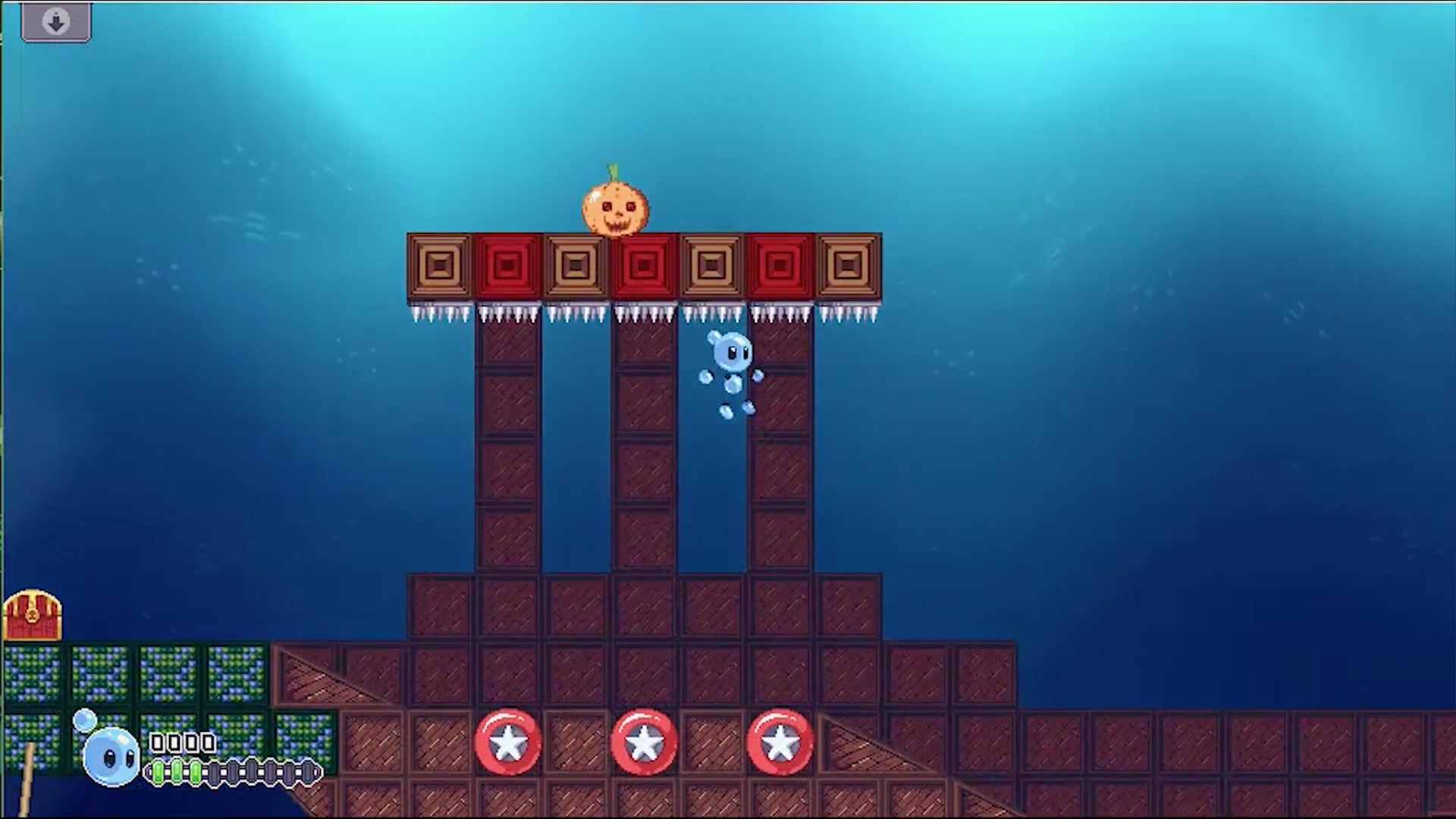The height and width of the screenshot is (819, 1456).
Task: Click the center red block on the platform
Action: tap(645, 264)
